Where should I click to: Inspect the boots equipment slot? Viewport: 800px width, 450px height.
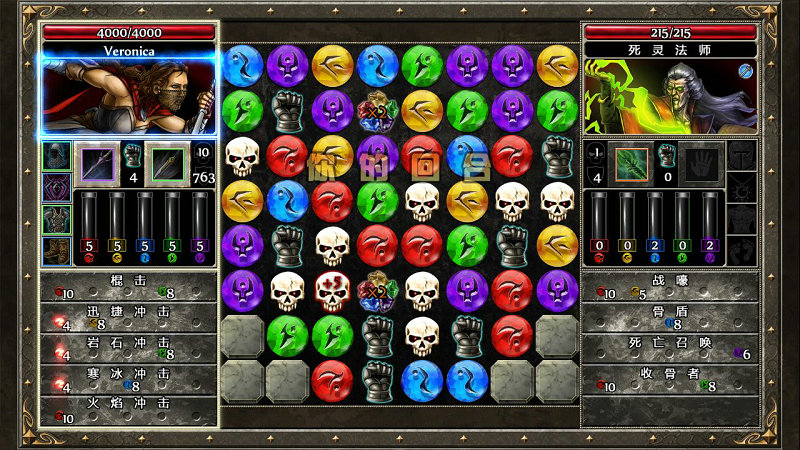click(56, 249)
